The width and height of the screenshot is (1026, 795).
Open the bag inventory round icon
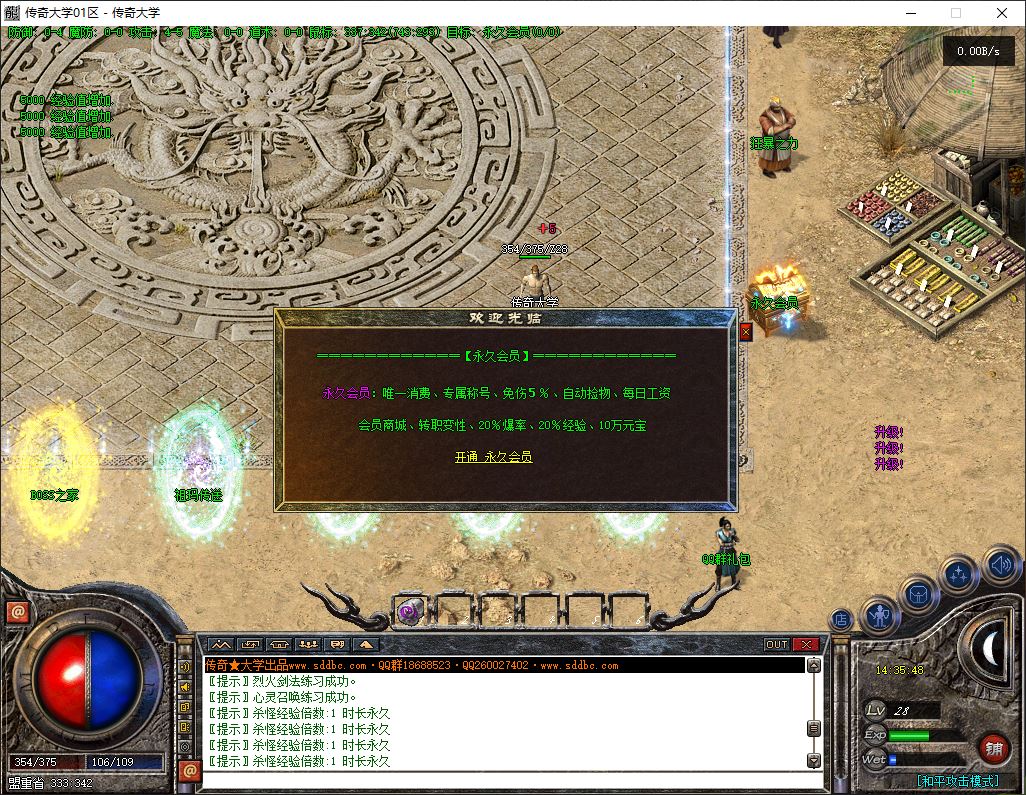919,595
